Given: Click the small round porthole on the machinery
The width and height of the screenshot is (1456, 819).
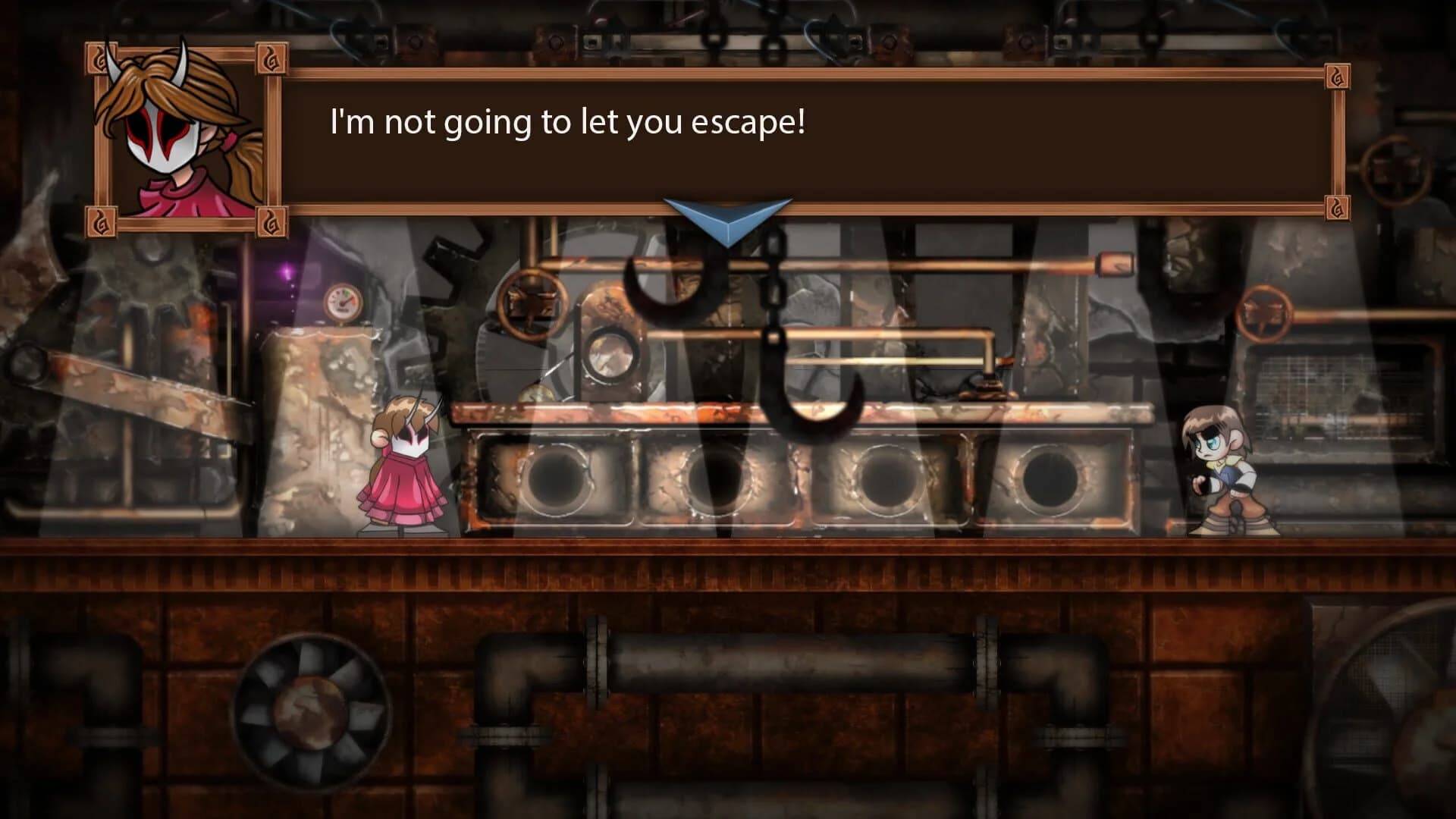Looking at the screenshot, I should pos(611,356).
